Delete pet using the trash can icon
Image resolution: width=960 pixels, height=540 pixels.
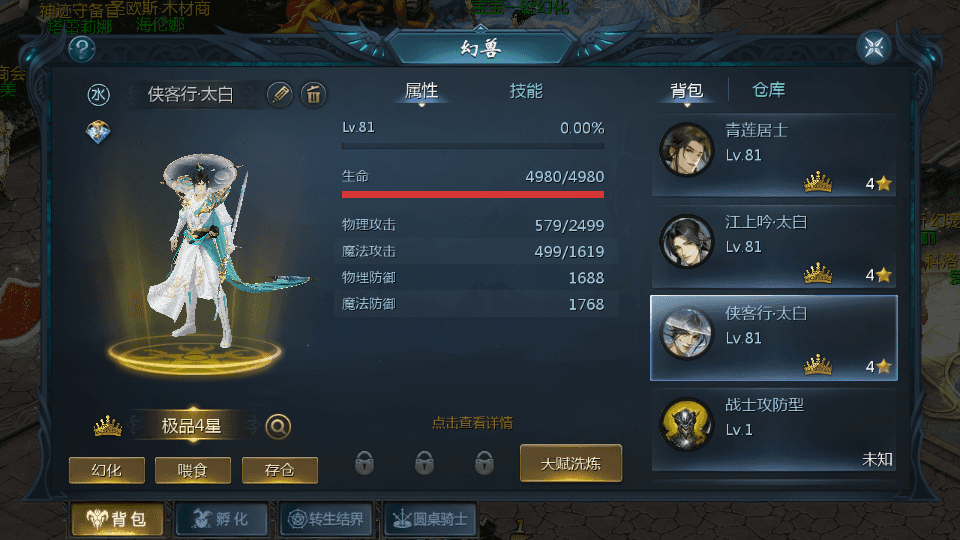(313, 95)
